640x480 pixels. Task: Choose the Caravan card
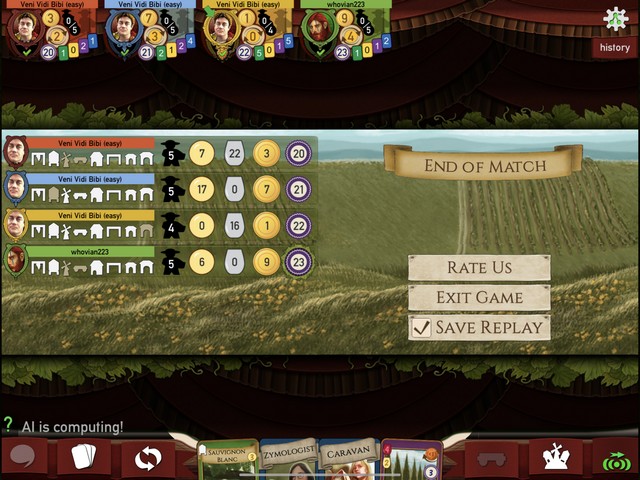click(349, 460)
